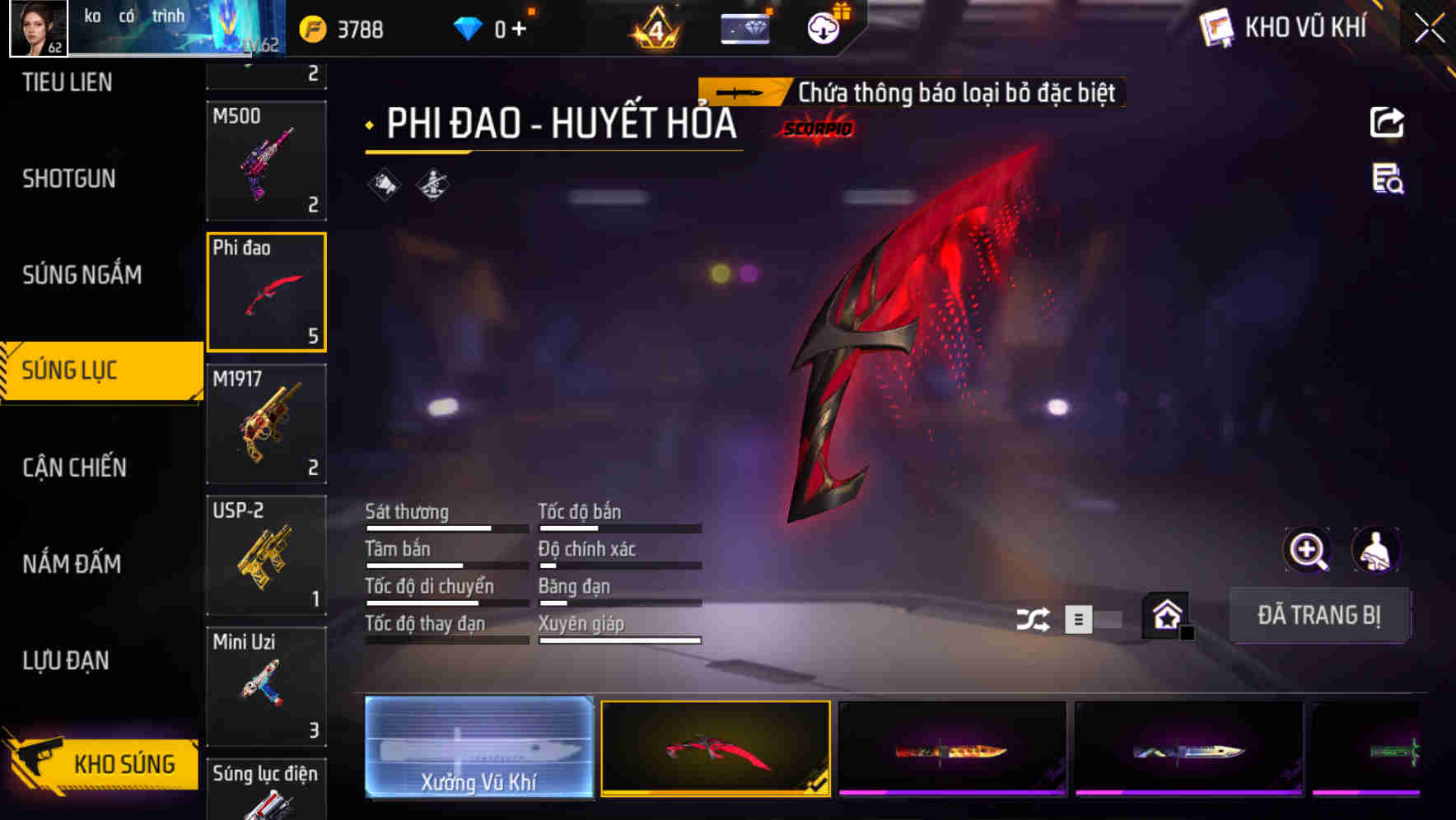This screenshot has width=1456, height=820.
Task: Click the book icon beside KHO VŨ KHÍ
Action: pyautogui.click(x=1215, y=26)
